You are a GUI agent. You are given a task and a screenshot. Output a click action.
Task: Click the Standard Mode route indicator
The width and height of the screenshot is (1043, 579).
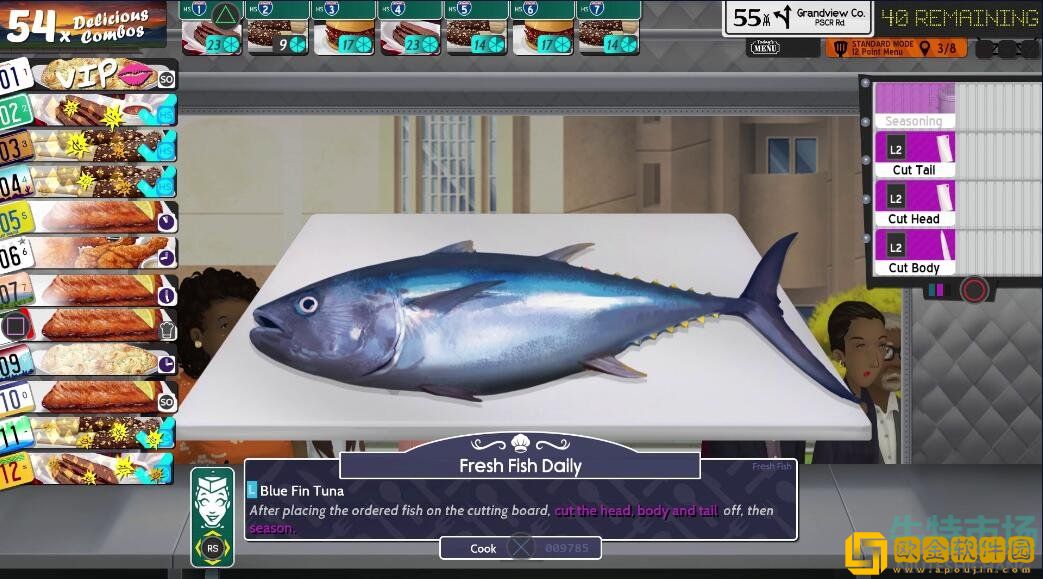click(x=896, y=48)
